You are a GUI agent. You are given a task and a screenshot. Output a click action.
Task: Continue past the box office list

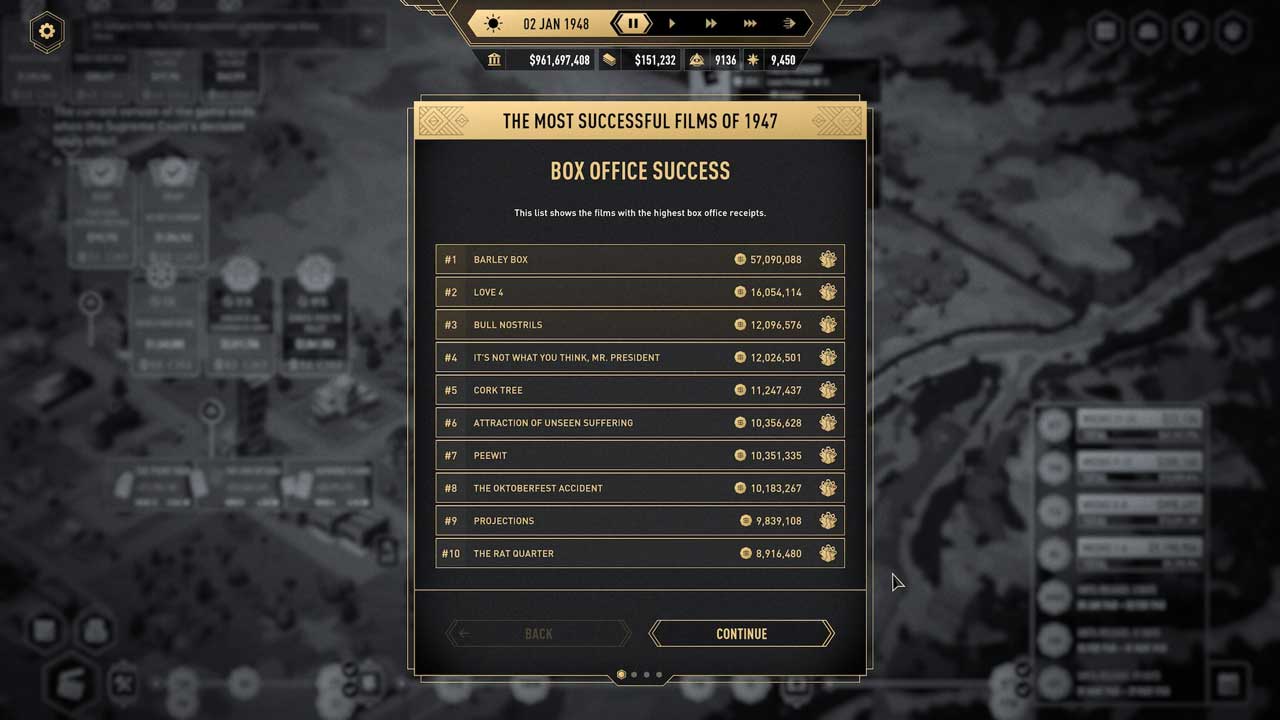point(741,634)
